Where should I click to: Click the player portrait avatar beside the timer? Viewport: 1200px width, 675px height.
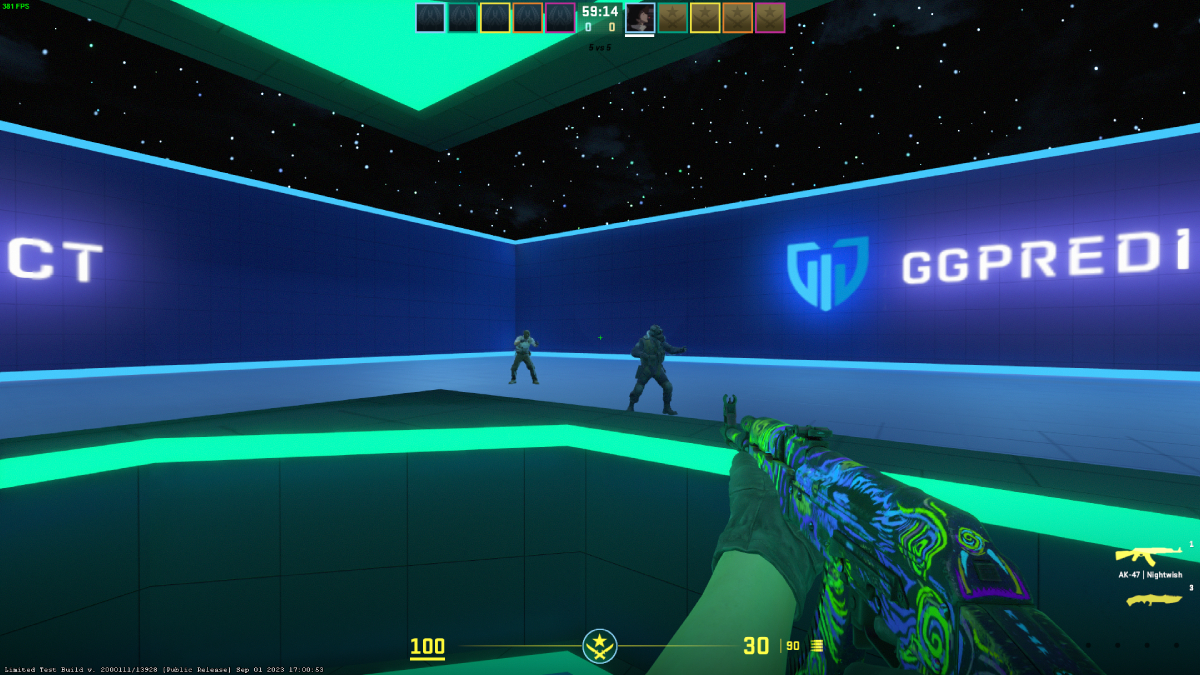[x=640, y=18]
